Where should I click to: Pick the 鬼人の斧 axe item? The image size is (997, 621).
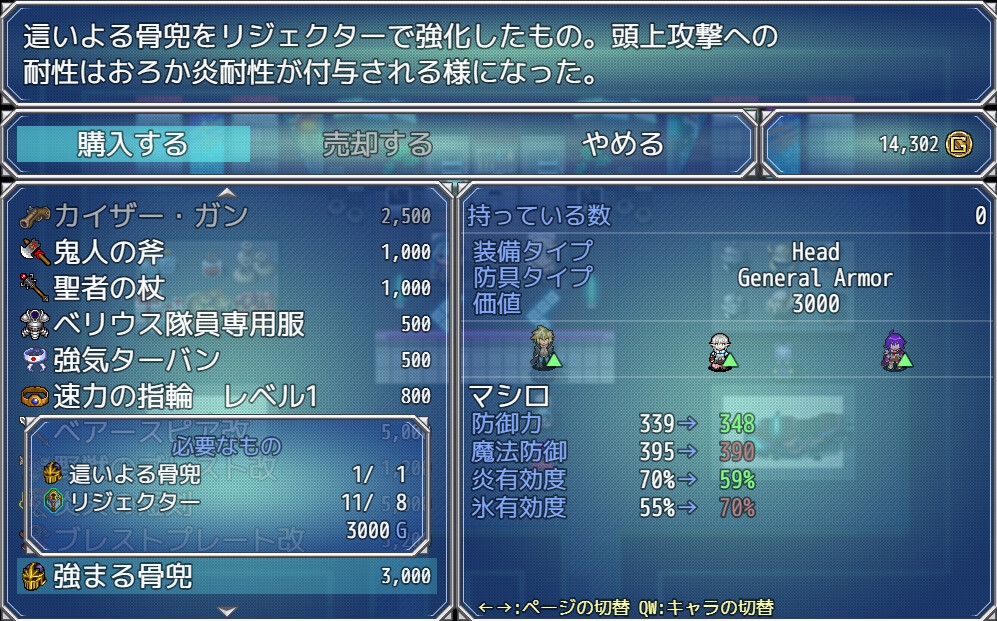226,252
